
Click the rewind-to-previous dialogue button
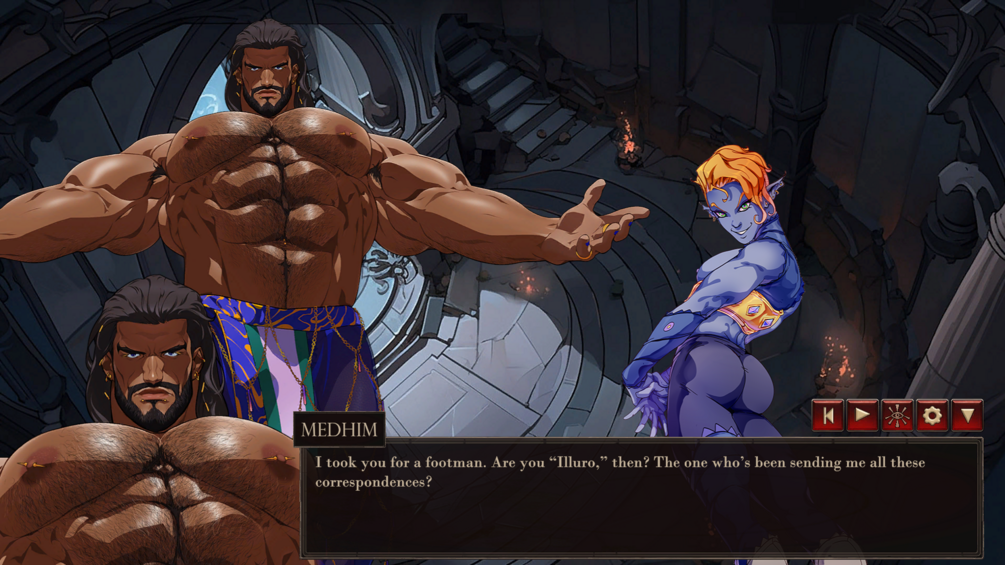click(827, 415)
